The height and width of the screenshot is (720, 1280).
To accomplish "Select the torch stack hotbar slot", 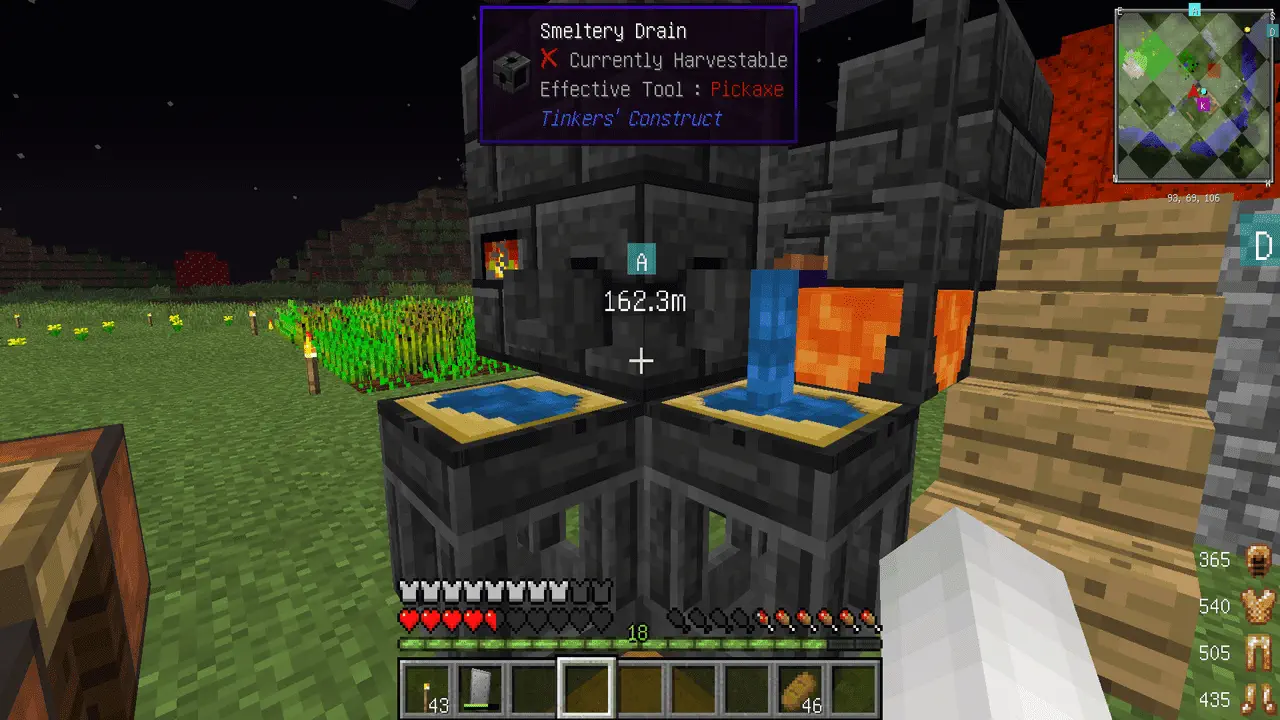I will (x=427, y=689).
